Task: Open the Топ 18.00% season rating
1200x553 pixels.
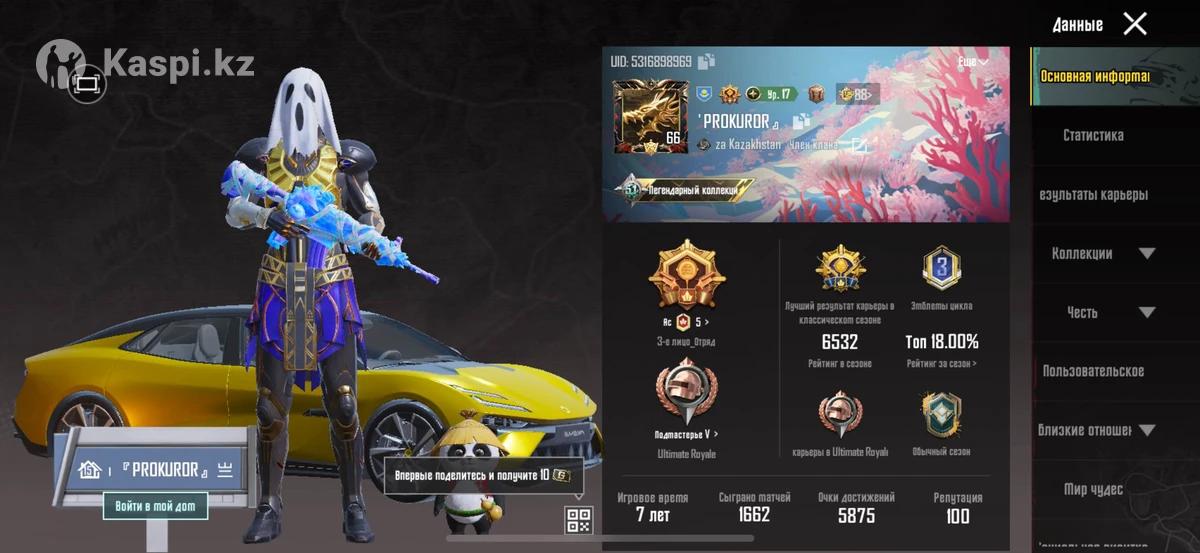Action: coord(941,342)
